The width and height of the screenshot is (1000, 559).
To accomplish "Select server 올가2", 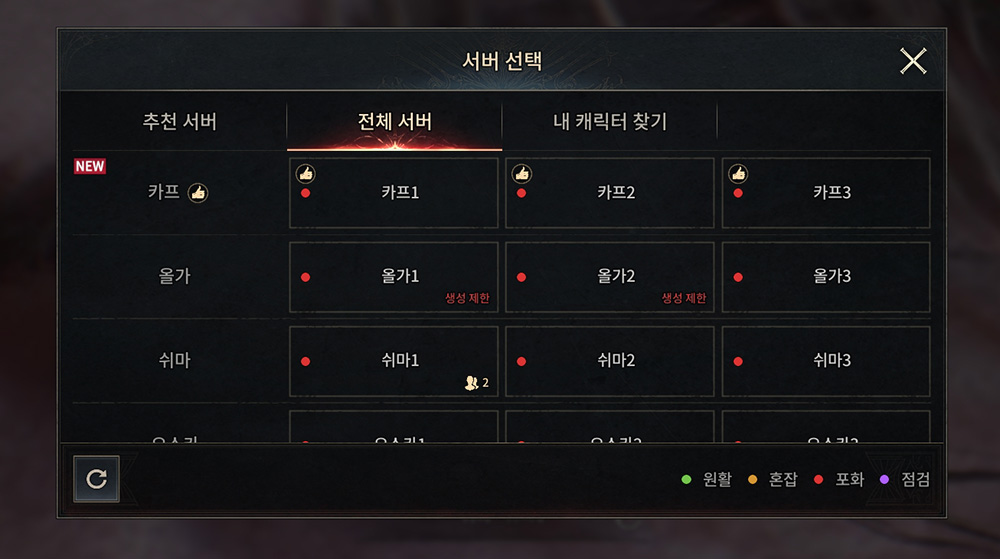I will 610,277.
